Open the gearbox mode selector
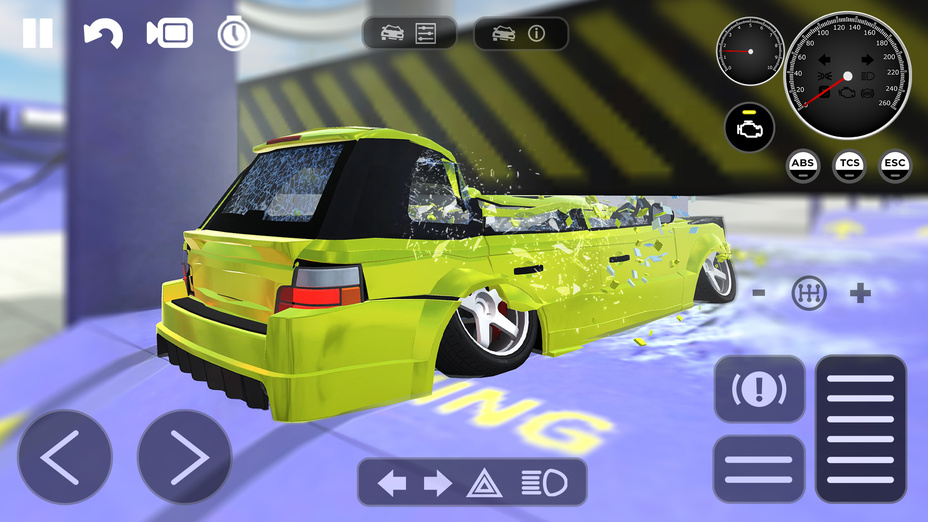 pyautogui.click(x=809, y=293)
